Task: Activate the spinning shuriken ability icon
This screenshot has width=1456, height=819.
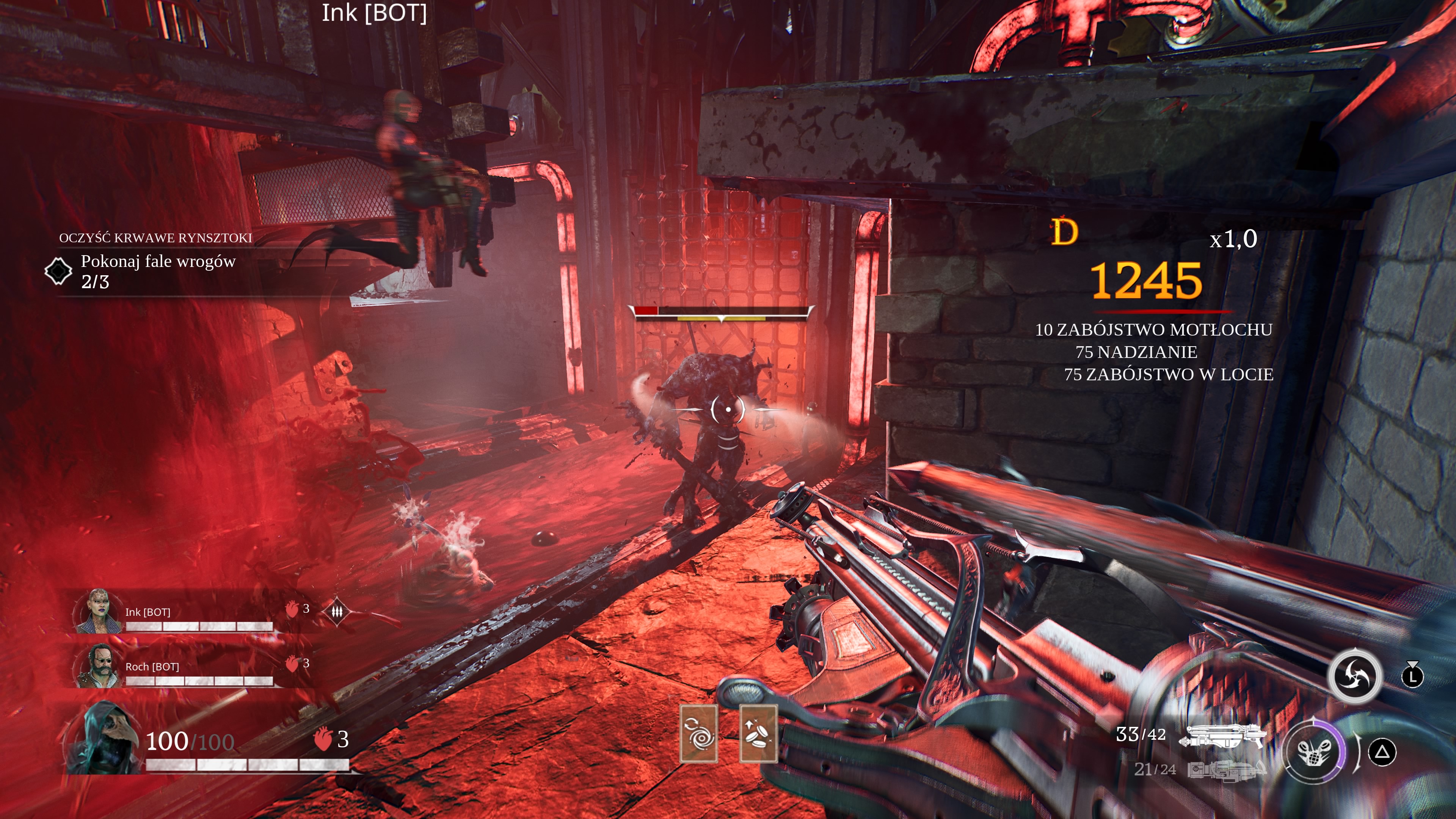Action: pos(1355,676)
